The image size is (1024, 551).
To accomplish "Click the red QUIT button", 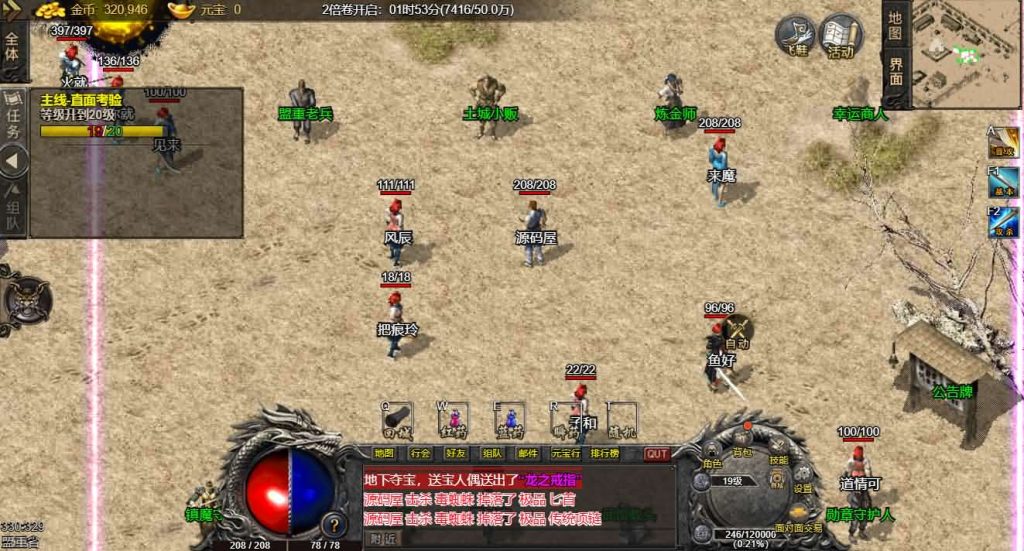I will (656, 453).
